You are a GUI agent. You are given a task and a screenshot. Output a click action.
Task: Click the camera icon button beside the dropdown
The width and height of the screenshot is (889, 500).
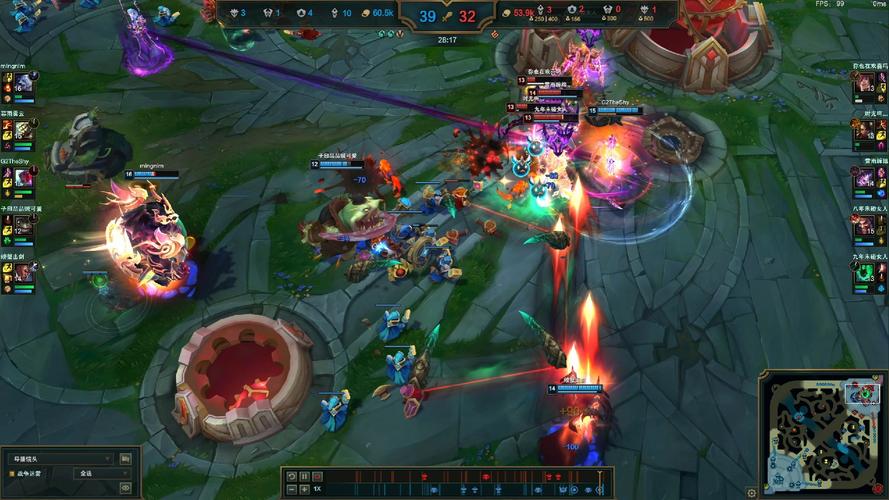click(x=126, y=458)
